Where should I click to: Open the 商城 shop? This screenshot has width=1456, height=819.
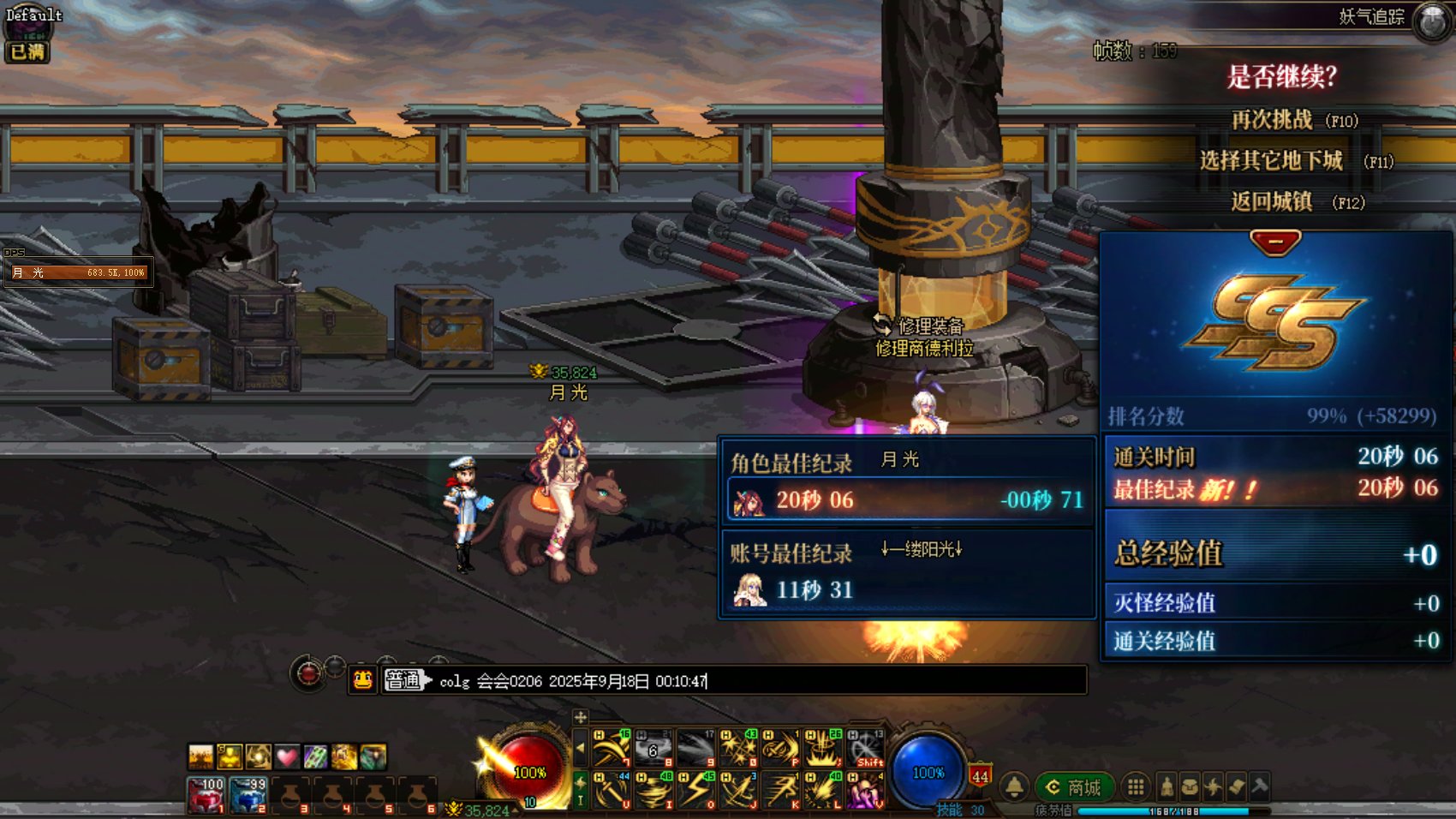(1075, 787)
